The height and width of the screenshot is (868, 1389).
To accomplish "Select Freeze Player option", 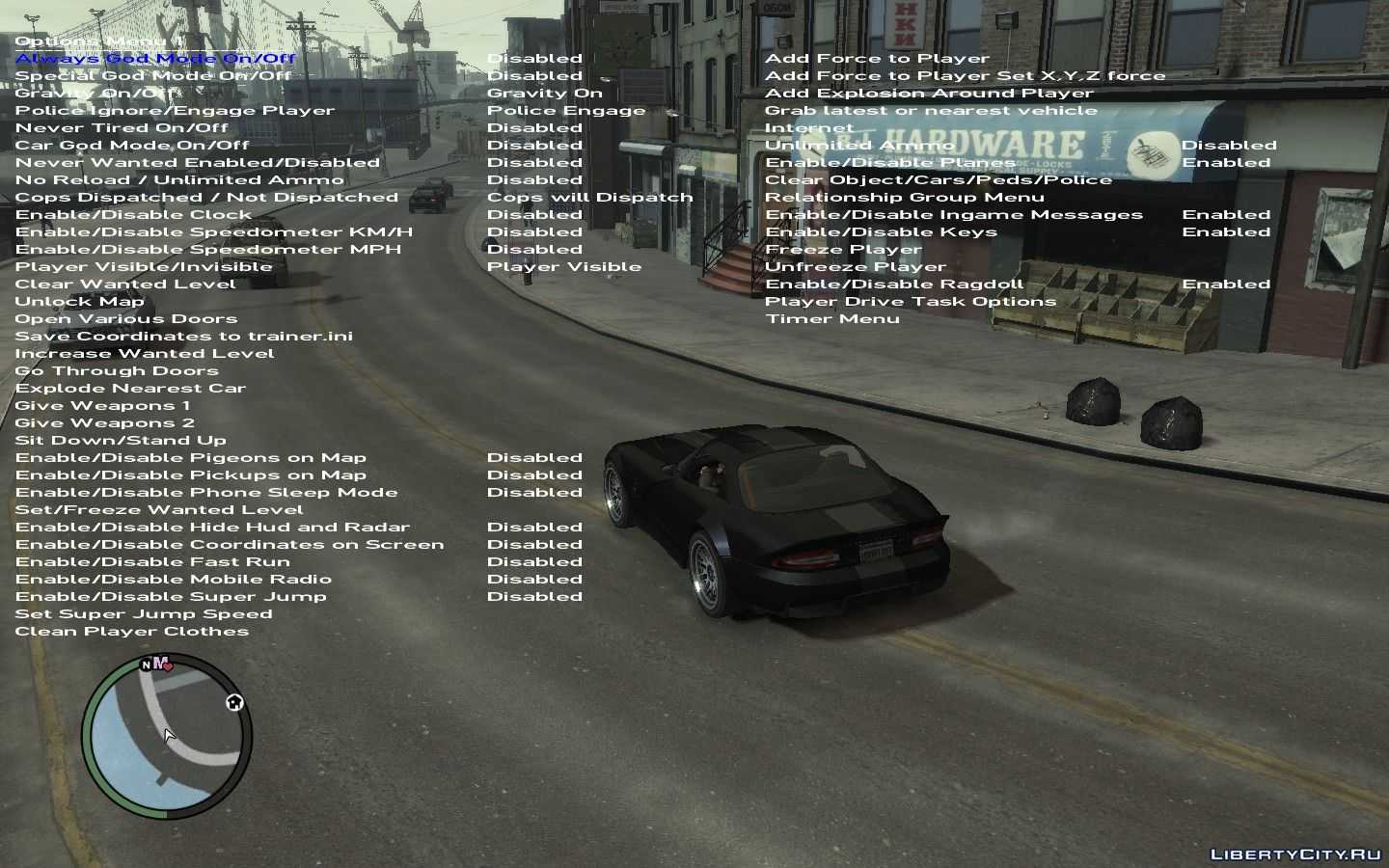I will 843,250.
